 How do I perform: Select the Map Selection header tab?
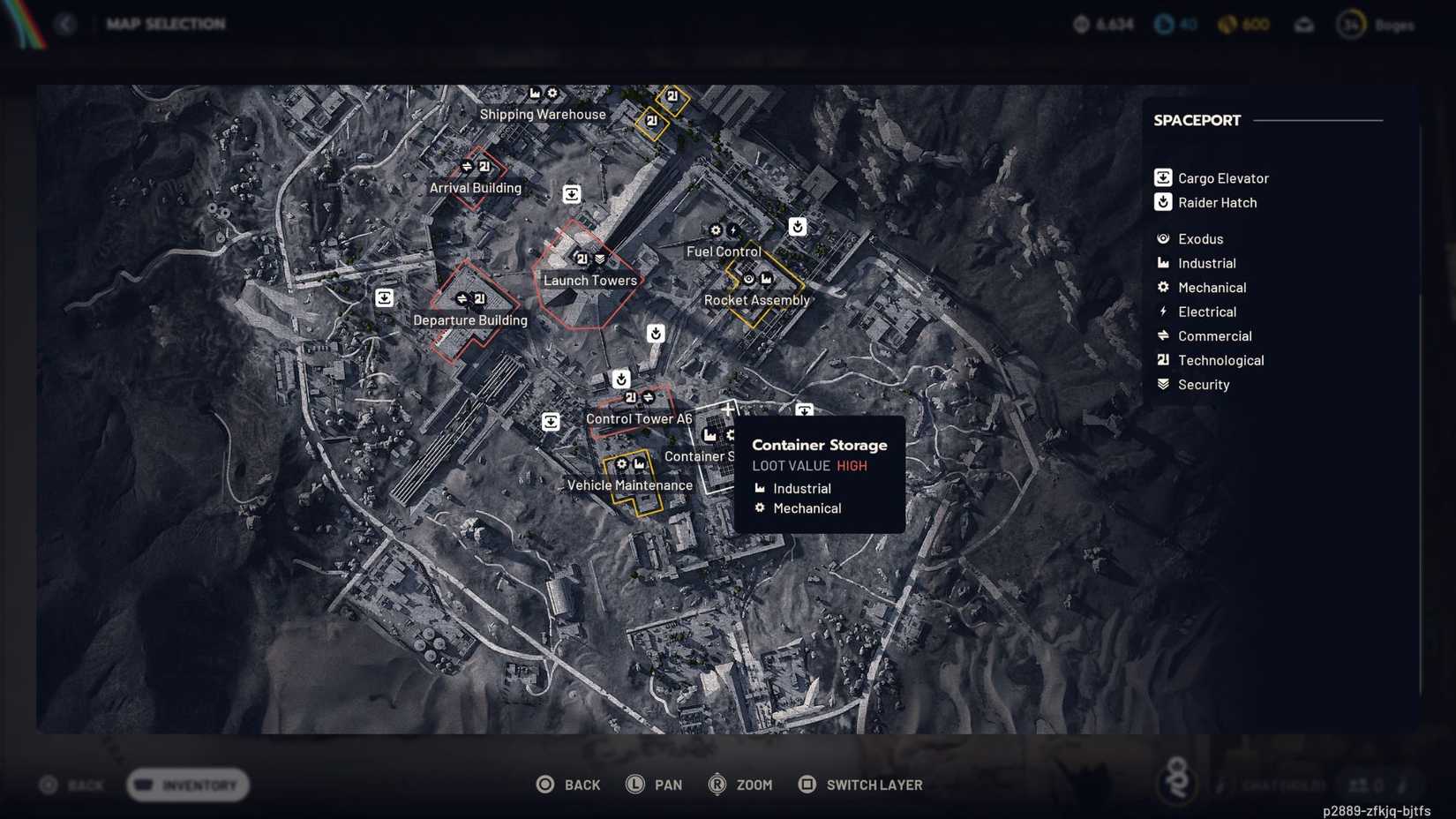[x=167, y=24]
